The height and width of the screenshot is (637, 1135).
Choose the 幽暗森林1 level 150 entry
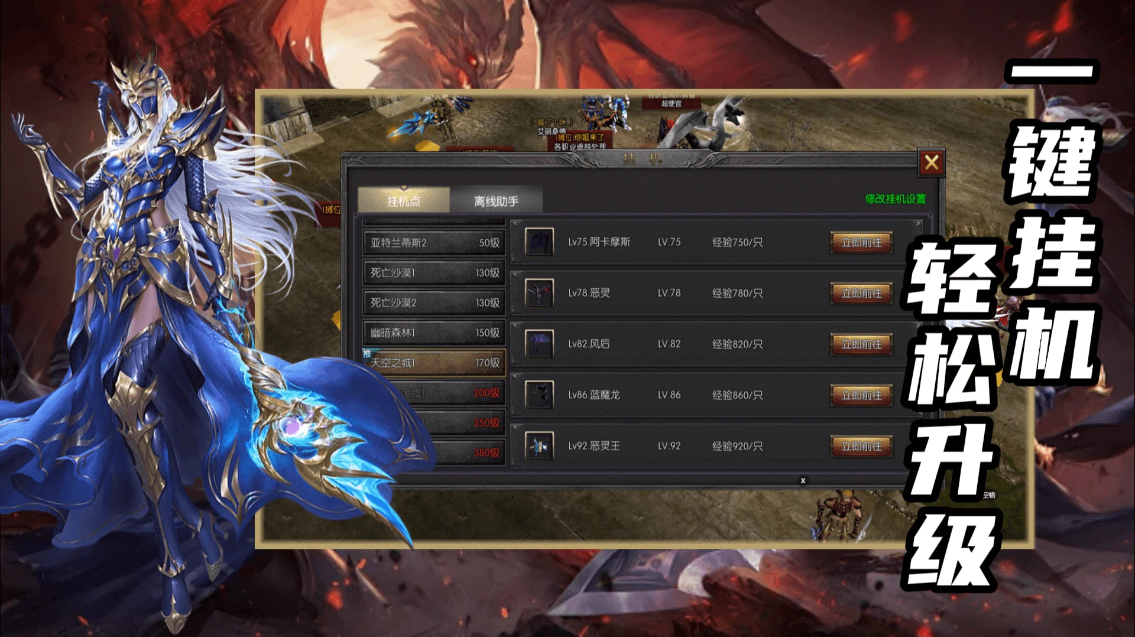click(432, 332)
